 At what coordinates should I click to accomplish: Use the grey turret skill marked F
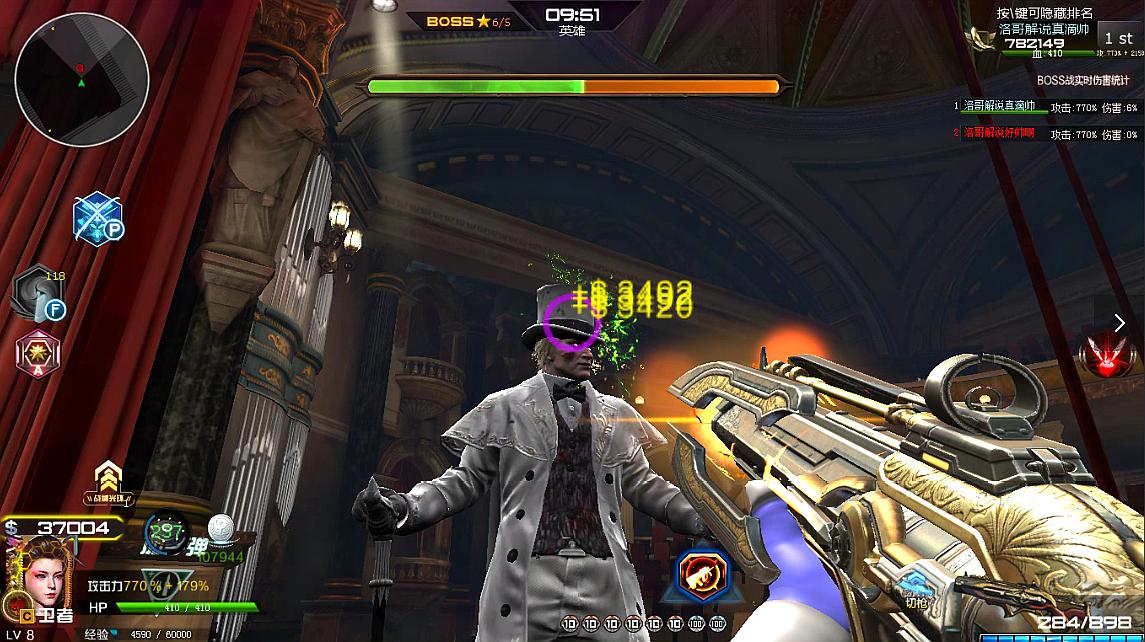tap(40, 294)
